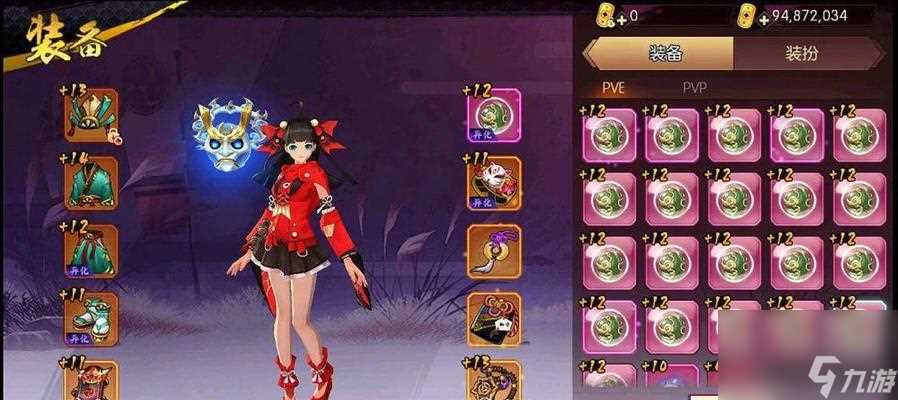This screenshot has height=400, width=898.
Task: Switch to the PVP gear sub-tab
Action: pyautogui.click(x=694, y=88)
